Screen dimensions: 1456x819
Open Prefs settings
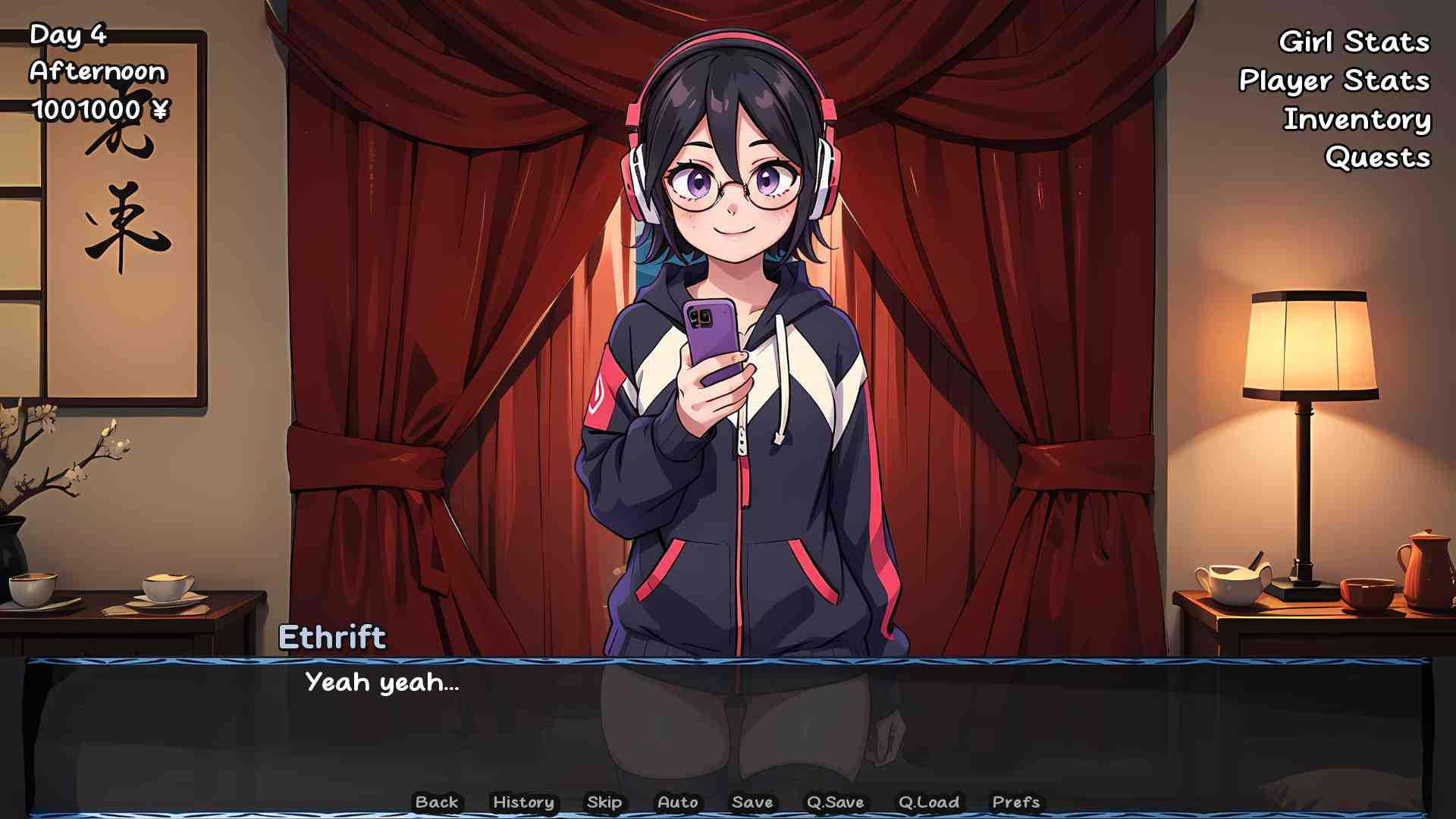tap(1015, 802)
